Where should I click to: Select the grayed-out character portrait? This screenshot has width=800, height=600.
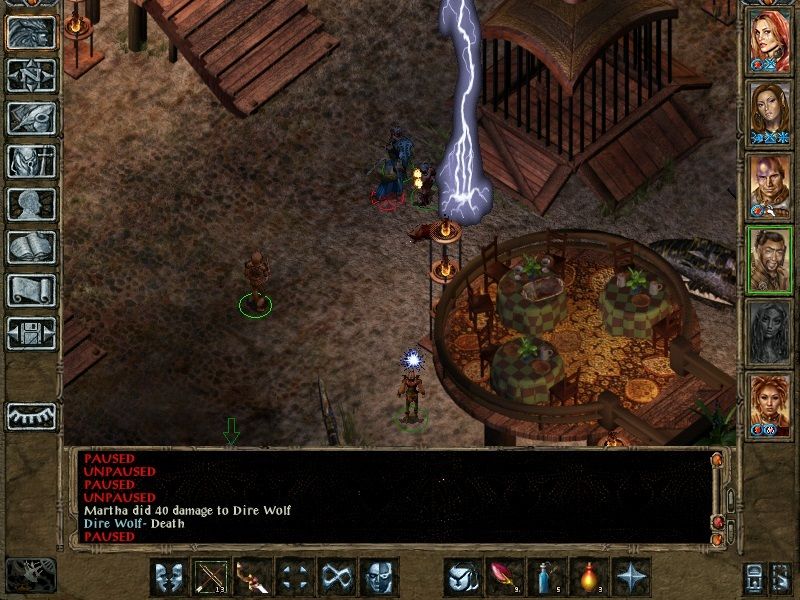tap(769, 332)
